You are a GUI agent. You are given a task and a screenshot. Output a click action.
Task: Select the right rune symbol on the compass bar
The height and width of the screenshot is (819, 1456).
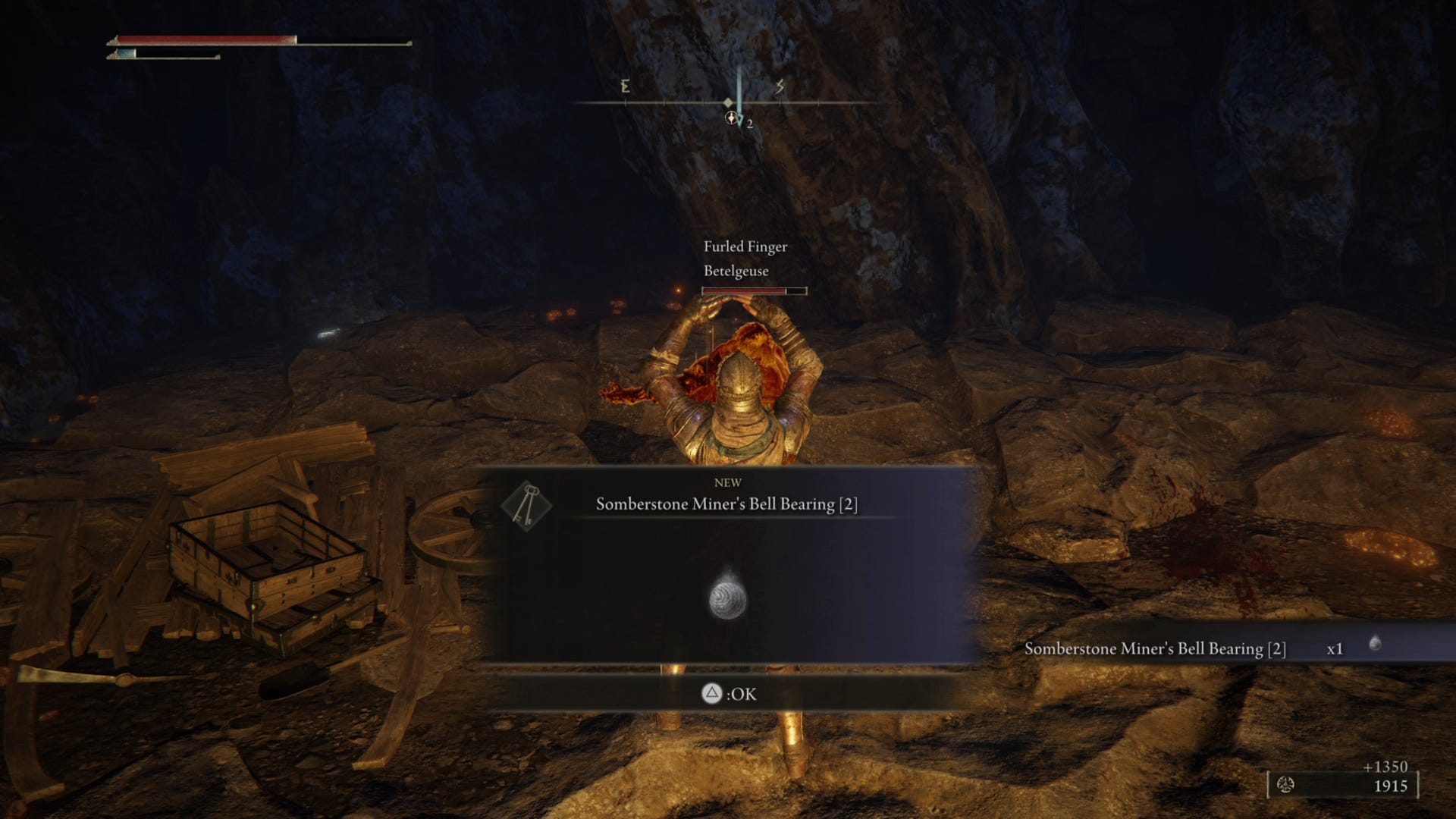pyautogui.click(x=779, y=87)
